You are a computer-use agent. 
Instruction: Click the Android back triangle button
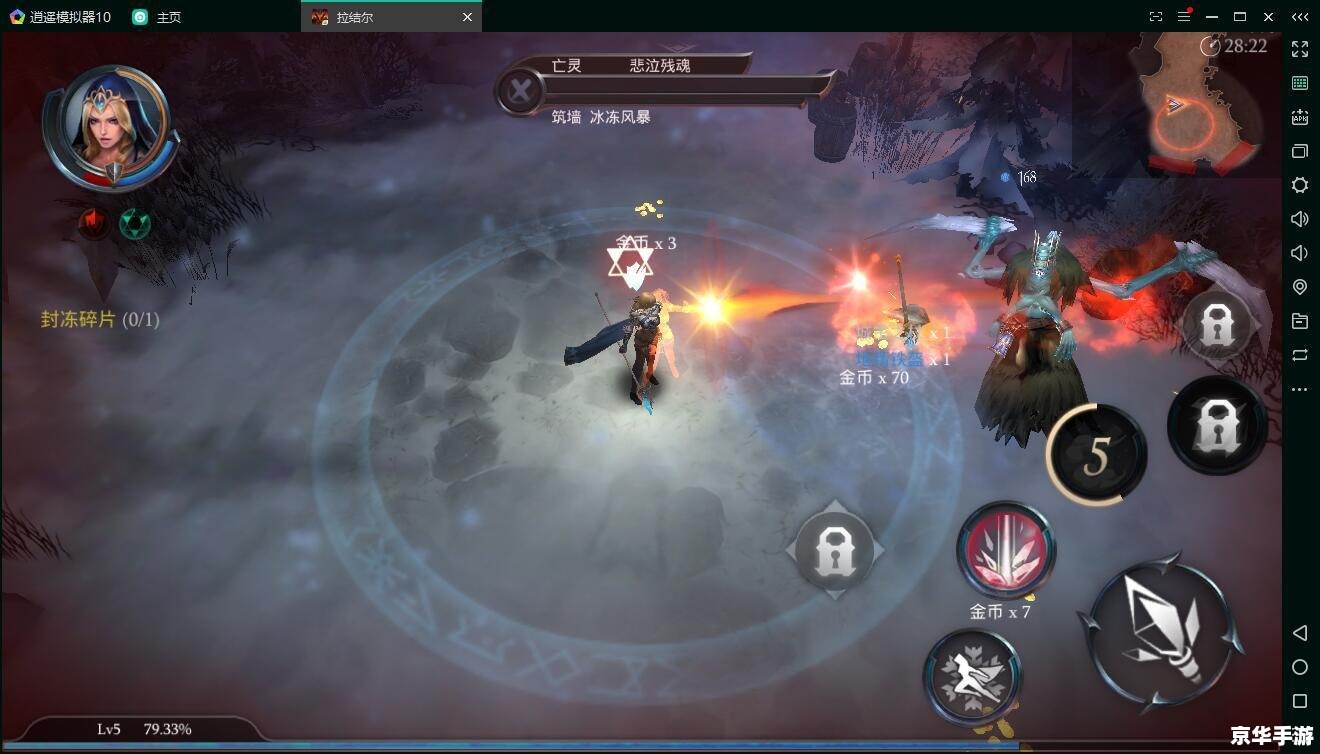pyautogui.click(x=1300, y=633)
